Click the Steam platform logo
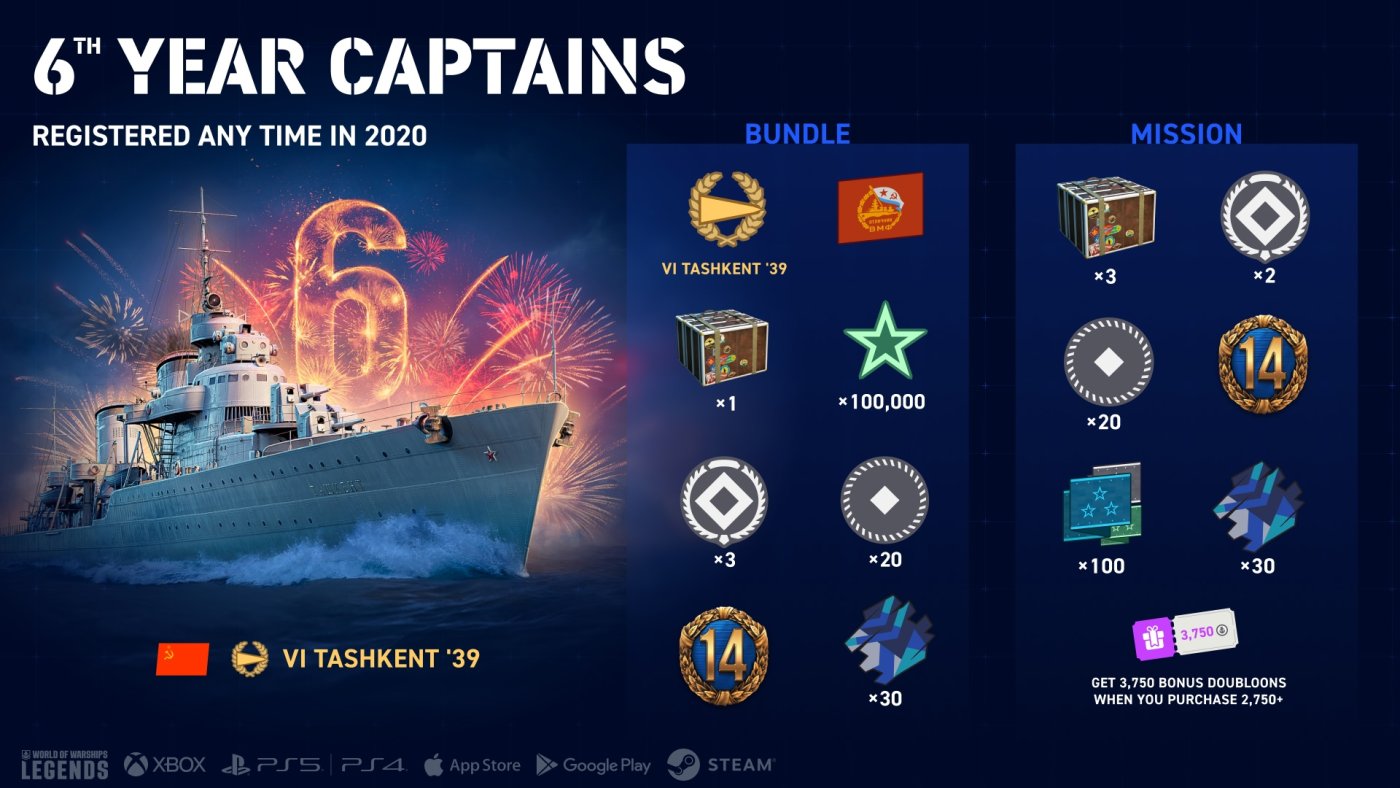 point(721,765)
